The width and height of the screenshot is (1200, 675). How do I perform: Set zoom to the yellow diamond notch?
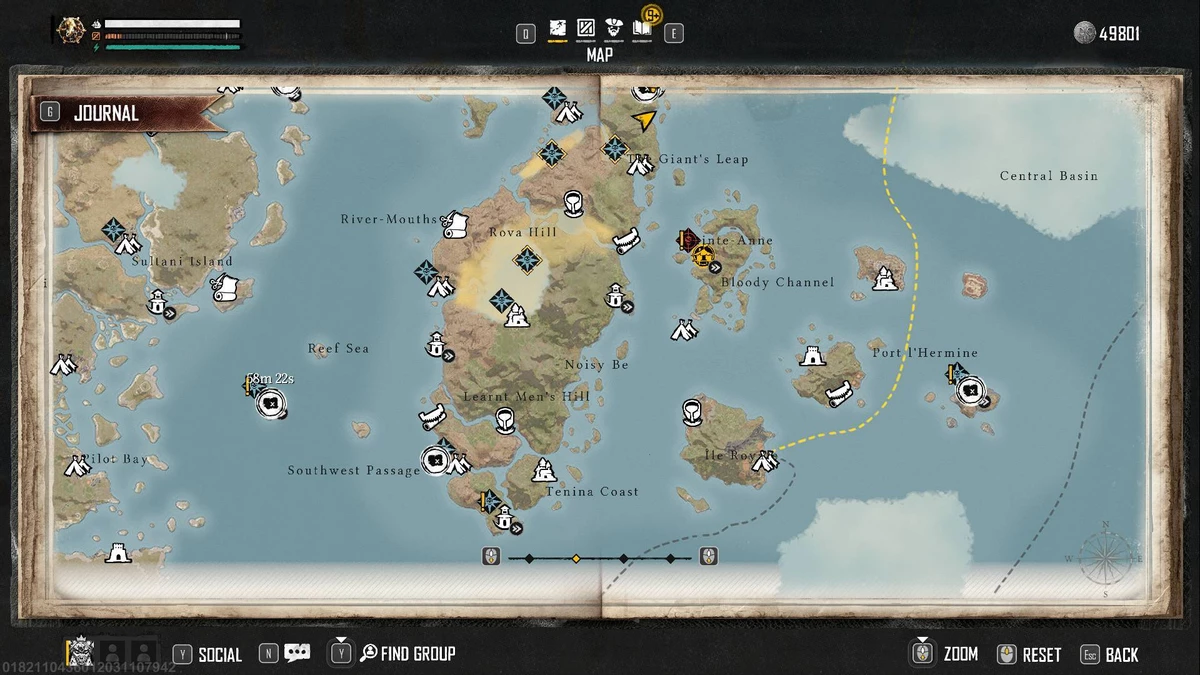tap(576, 558)
